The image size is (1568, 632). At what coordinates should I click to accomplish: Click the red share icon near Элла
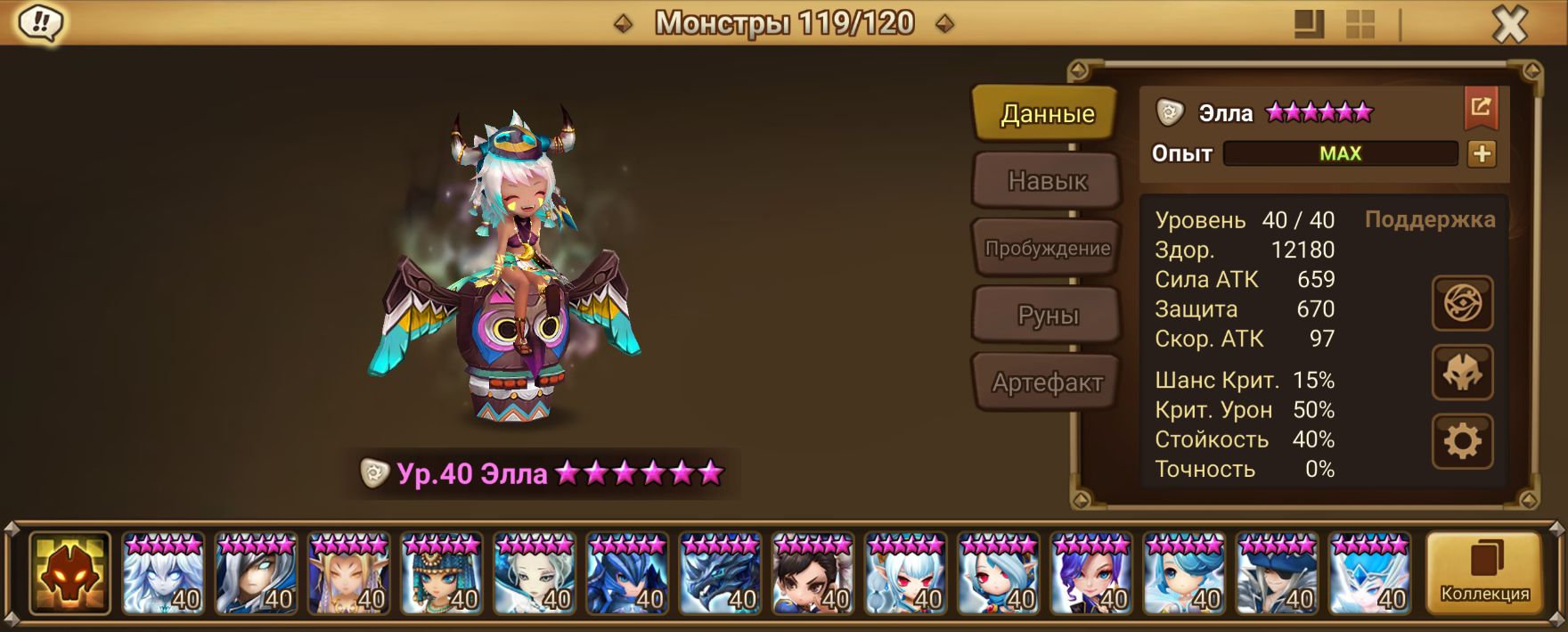coord(1481,108)
